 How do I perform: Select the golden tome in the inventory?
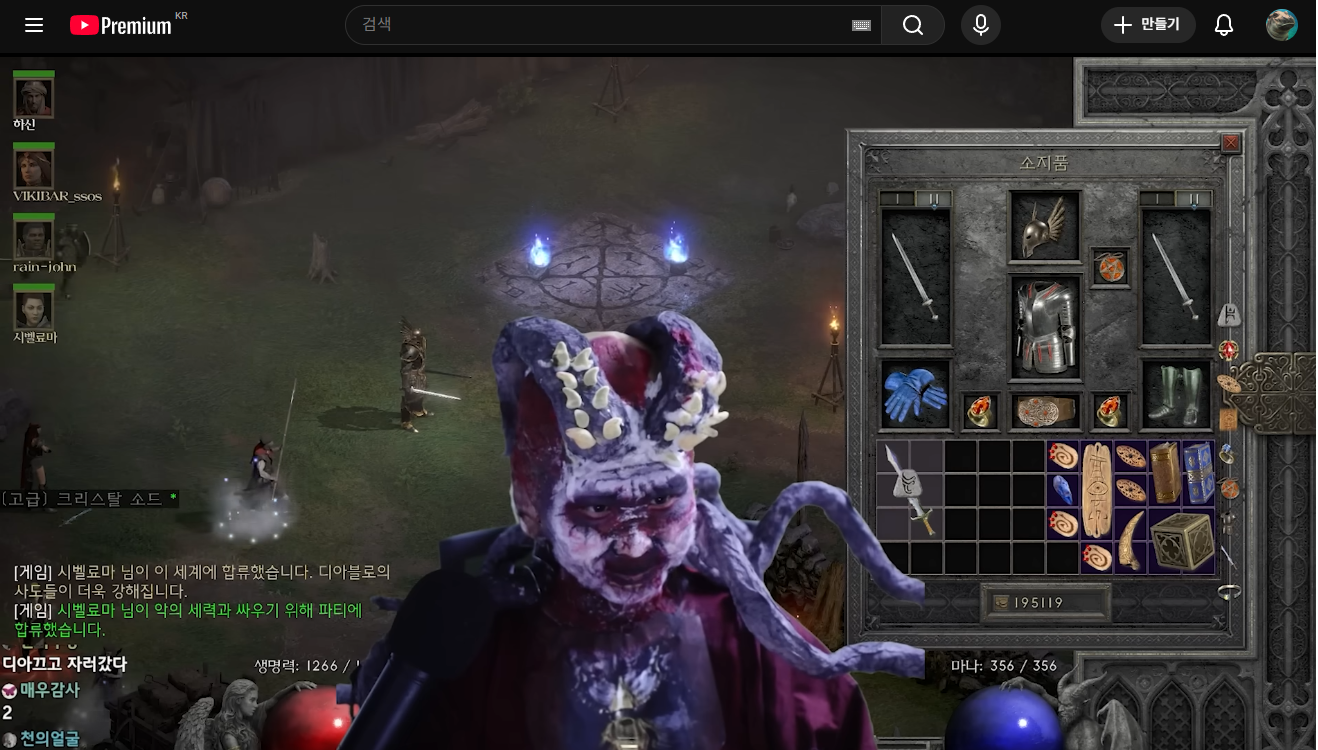[1164, 473]
